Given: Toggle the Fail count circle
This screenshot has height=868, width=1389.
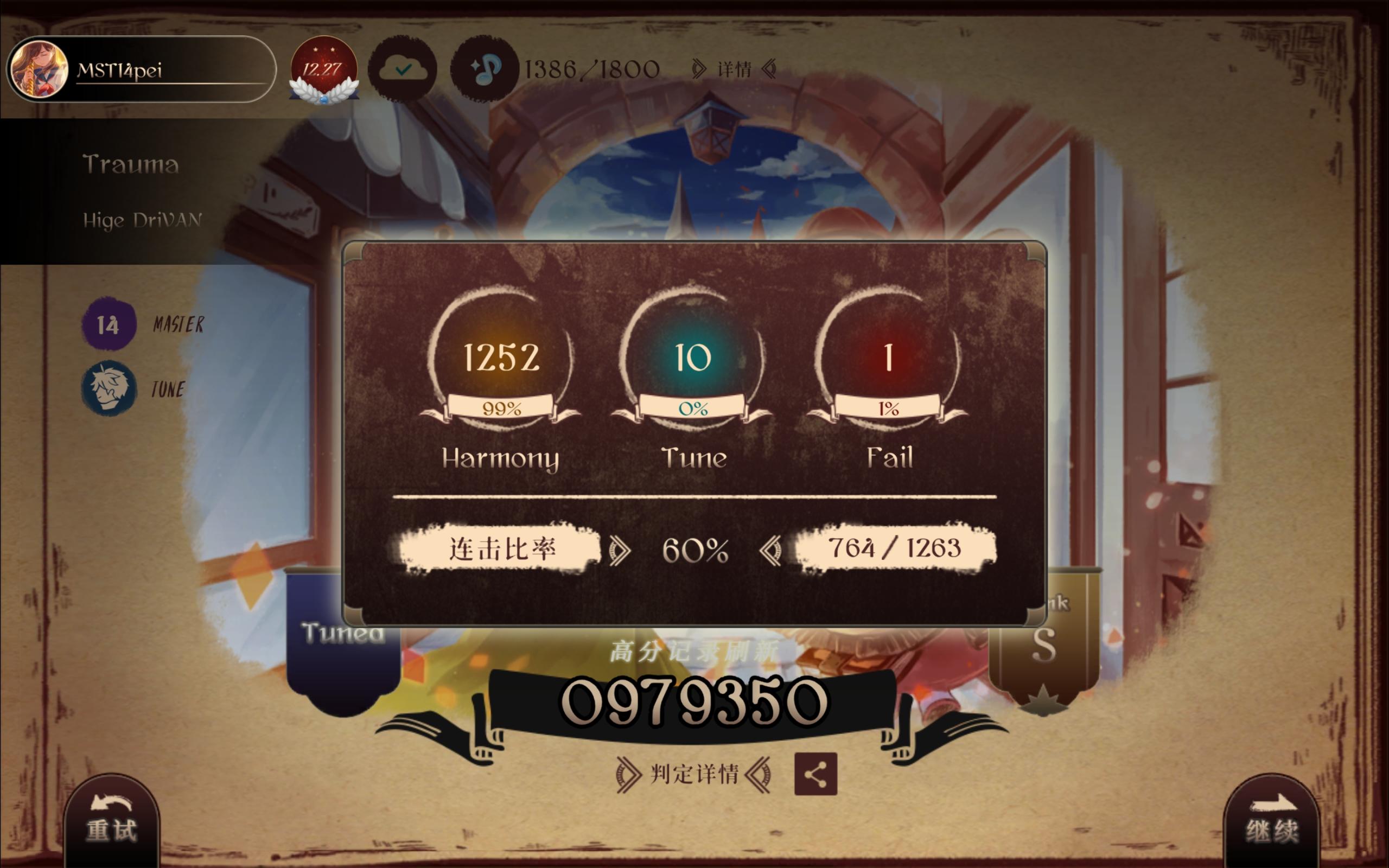Looking at the screenshot, I should click(x=888, y=355).
